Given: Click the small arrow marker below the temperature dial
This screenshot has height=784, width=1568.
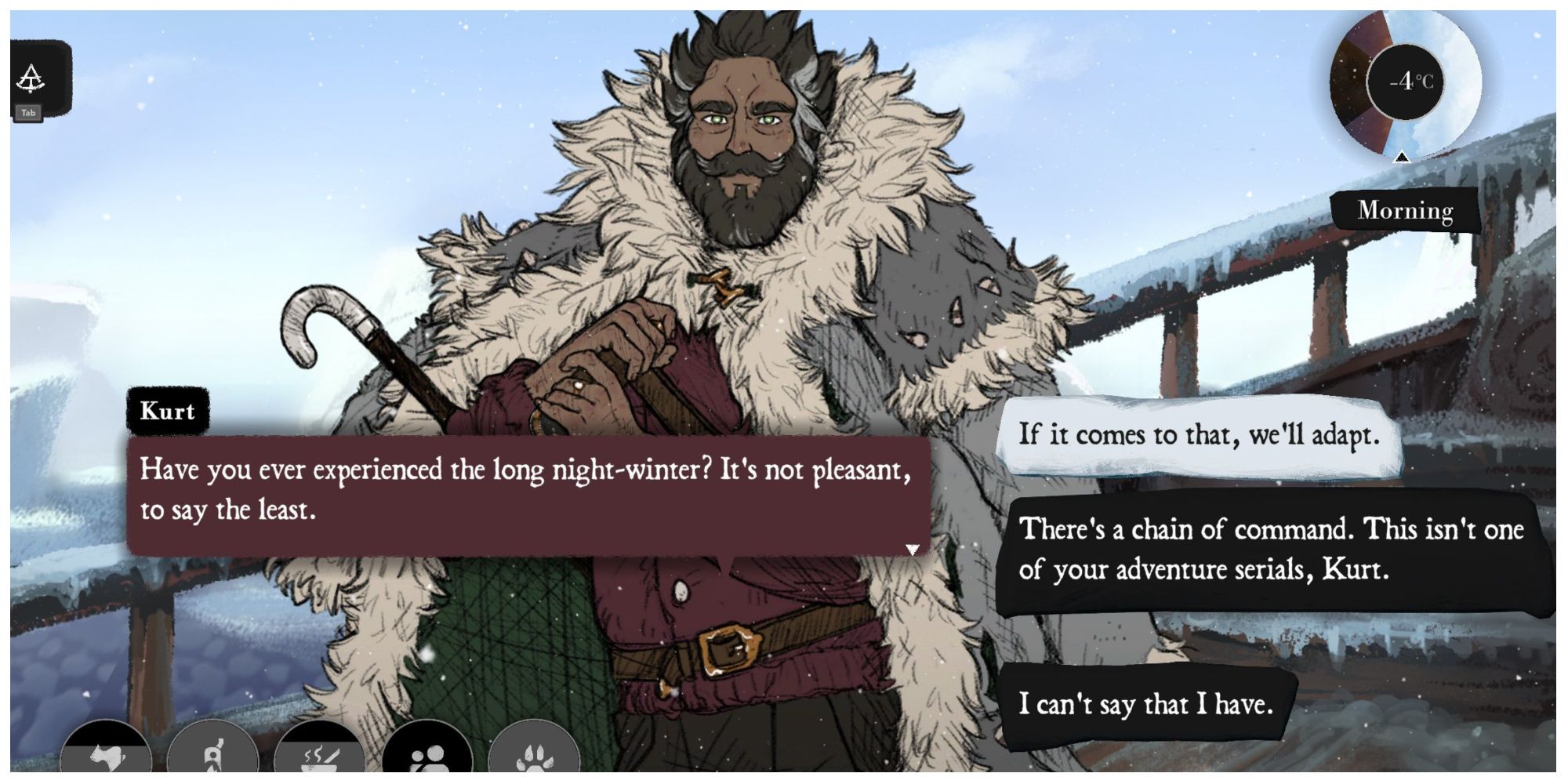Looking at the screenshot, I should click(x=1402, y=158).
